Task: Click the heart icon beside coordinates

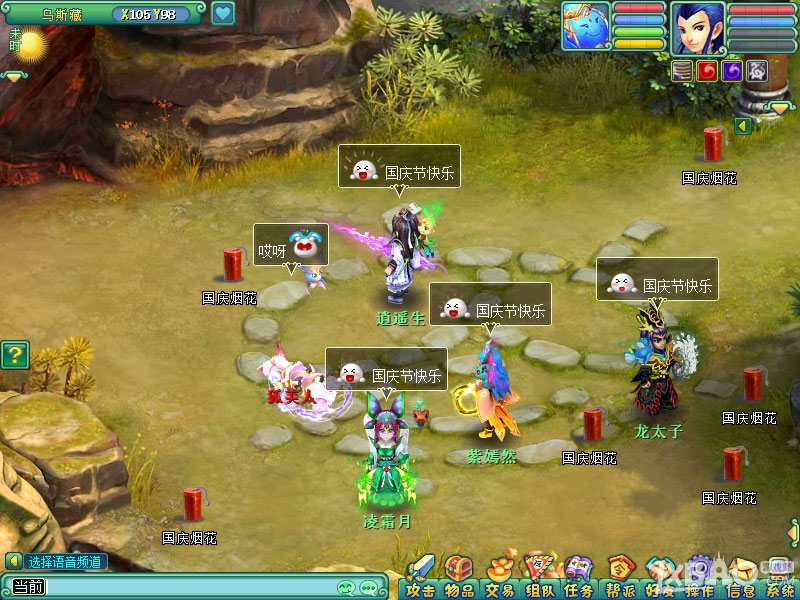Action: pos(222,14)
